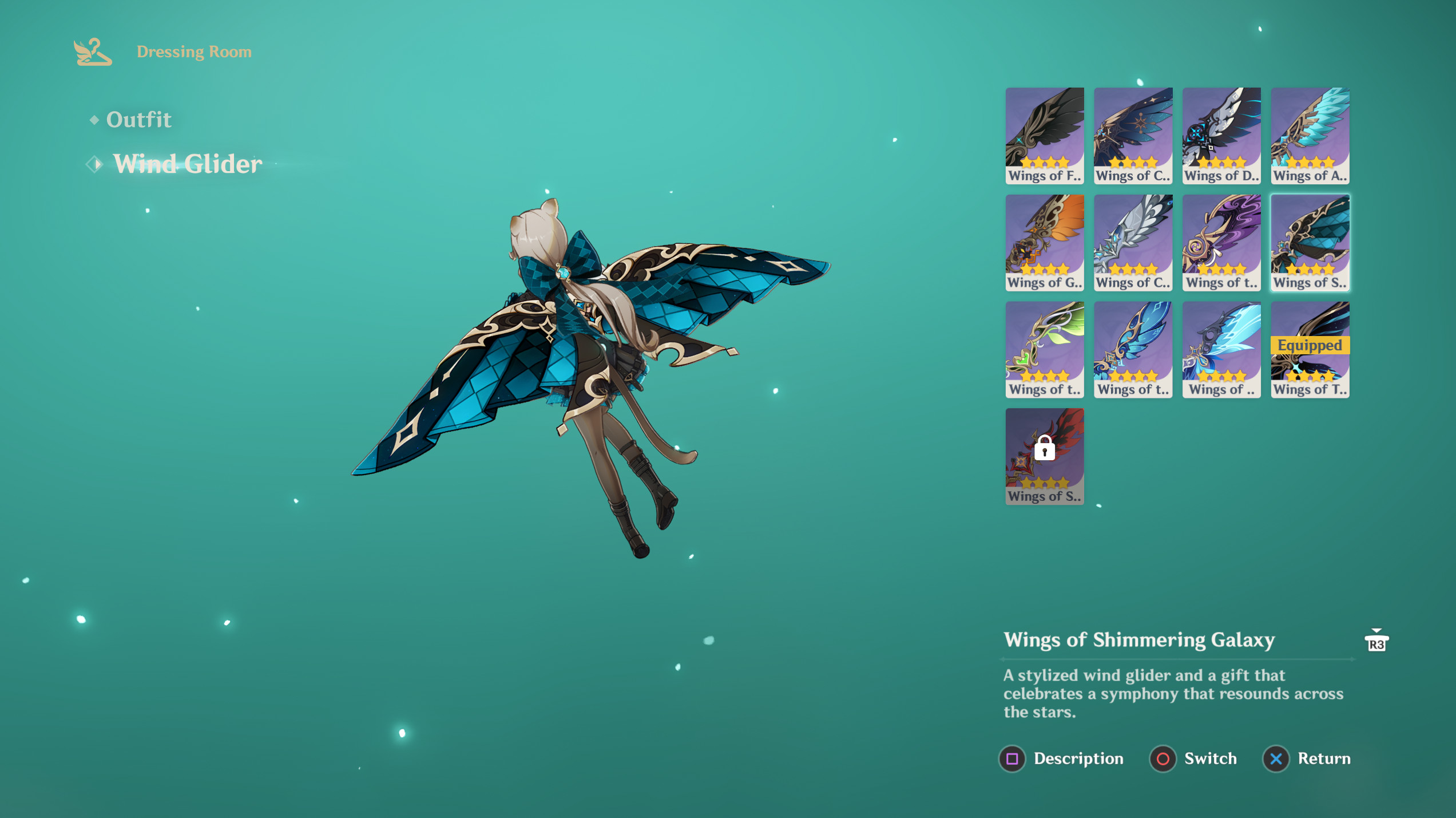Click the diamond marker beside Outfit
This screenshot has width=1456, height=818.
[x=94, y=119]
